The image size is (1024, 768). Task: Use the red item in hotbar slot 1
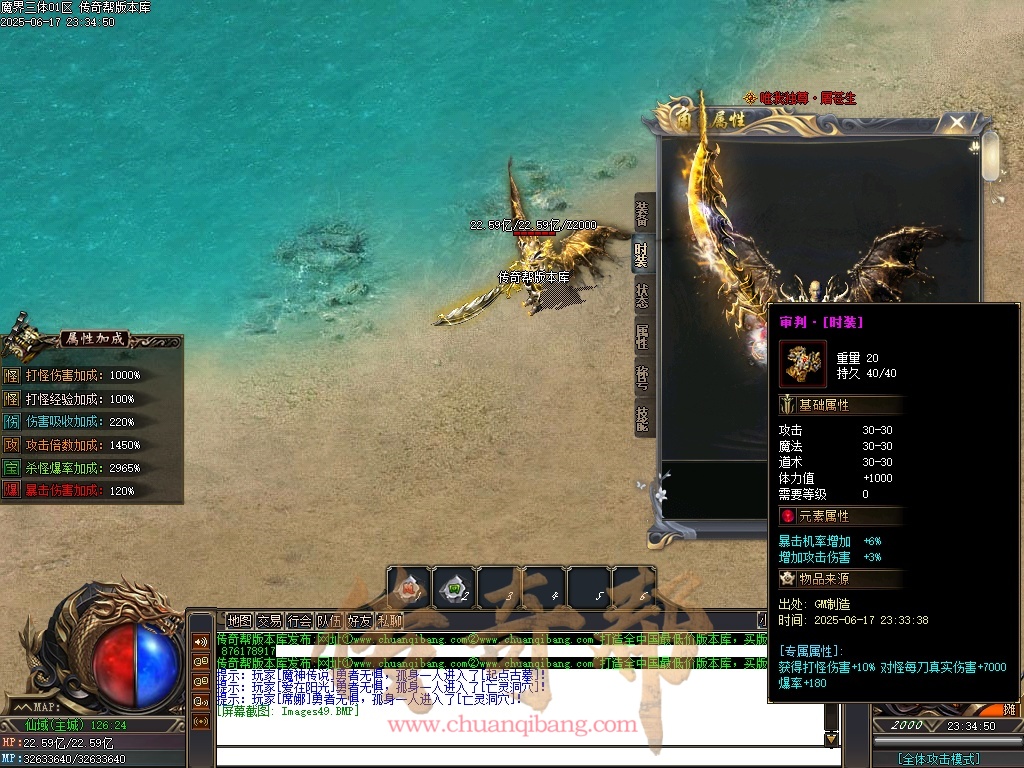pos(410,588)
